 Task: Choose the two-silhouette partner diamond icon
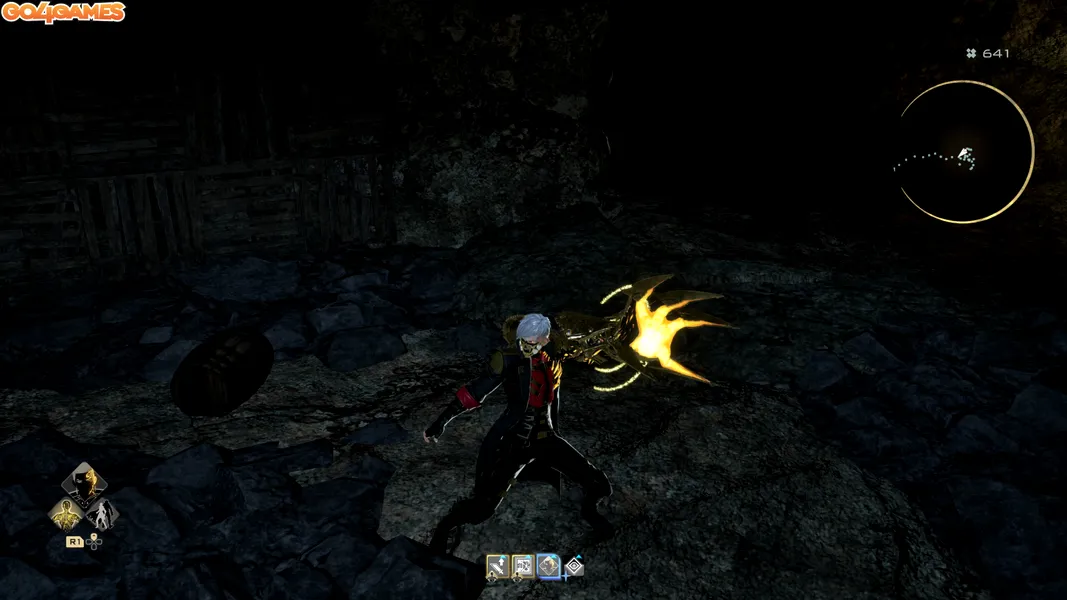(x=102, y=515)
